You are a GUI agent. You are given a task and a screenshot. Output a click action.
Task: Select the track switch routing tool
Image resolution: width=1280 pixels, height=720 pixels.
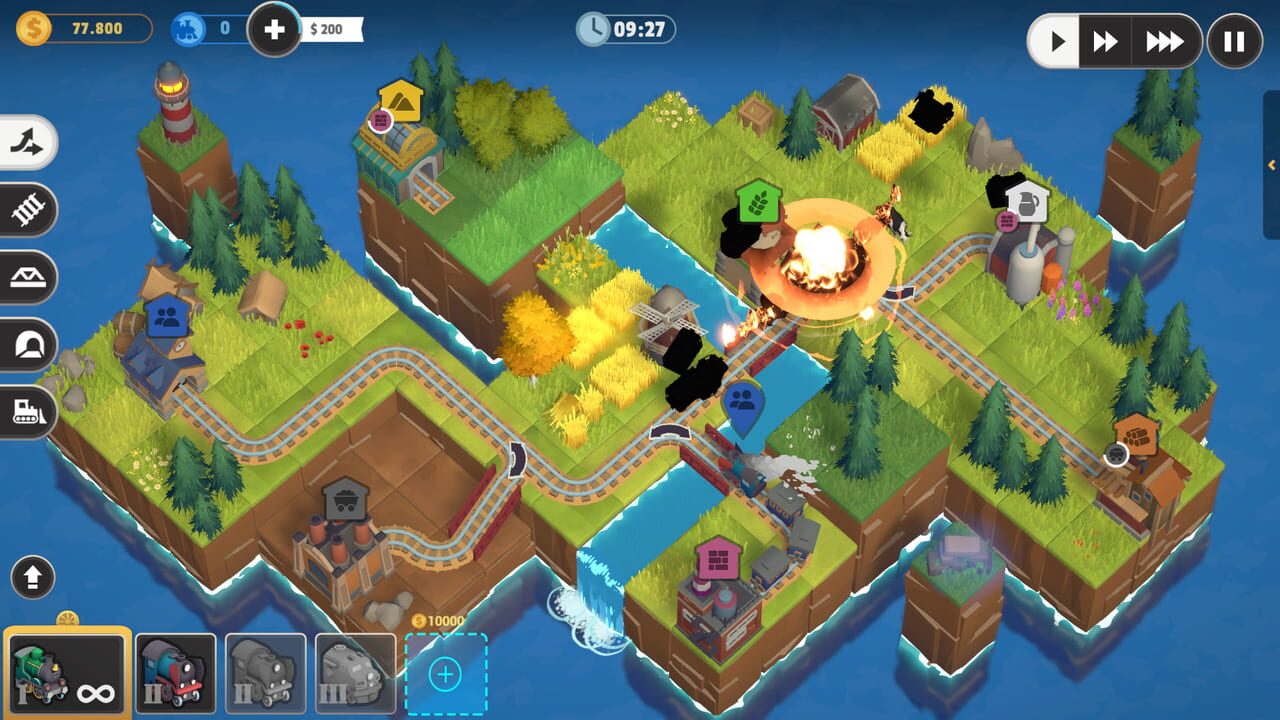(x=27, y=142)
